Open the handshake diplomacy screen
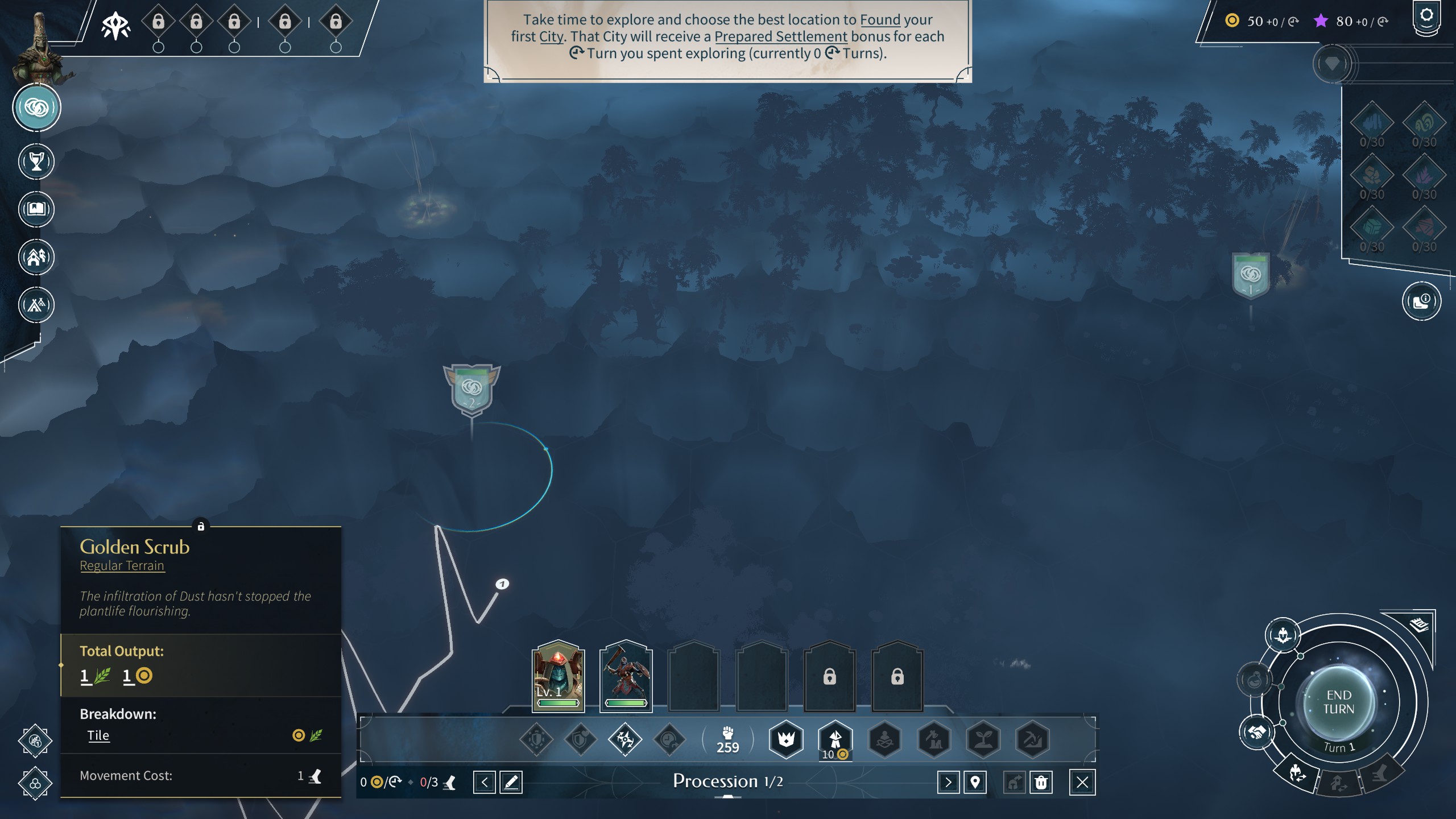Screen dimensions: 1456x819 pos(1257,731)
